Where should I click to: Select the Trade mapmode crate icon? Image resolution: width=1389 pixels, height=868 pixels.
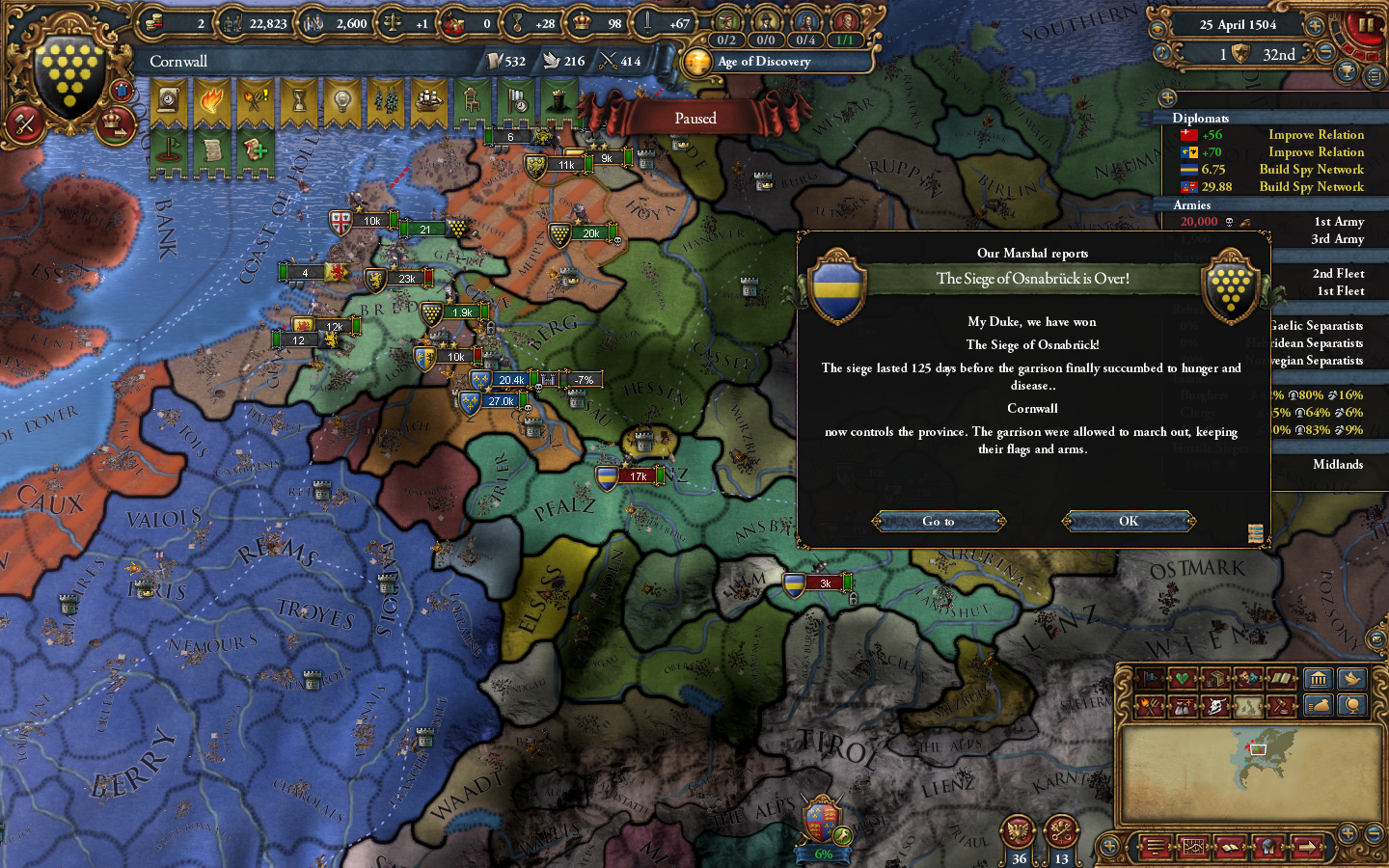1216,678
